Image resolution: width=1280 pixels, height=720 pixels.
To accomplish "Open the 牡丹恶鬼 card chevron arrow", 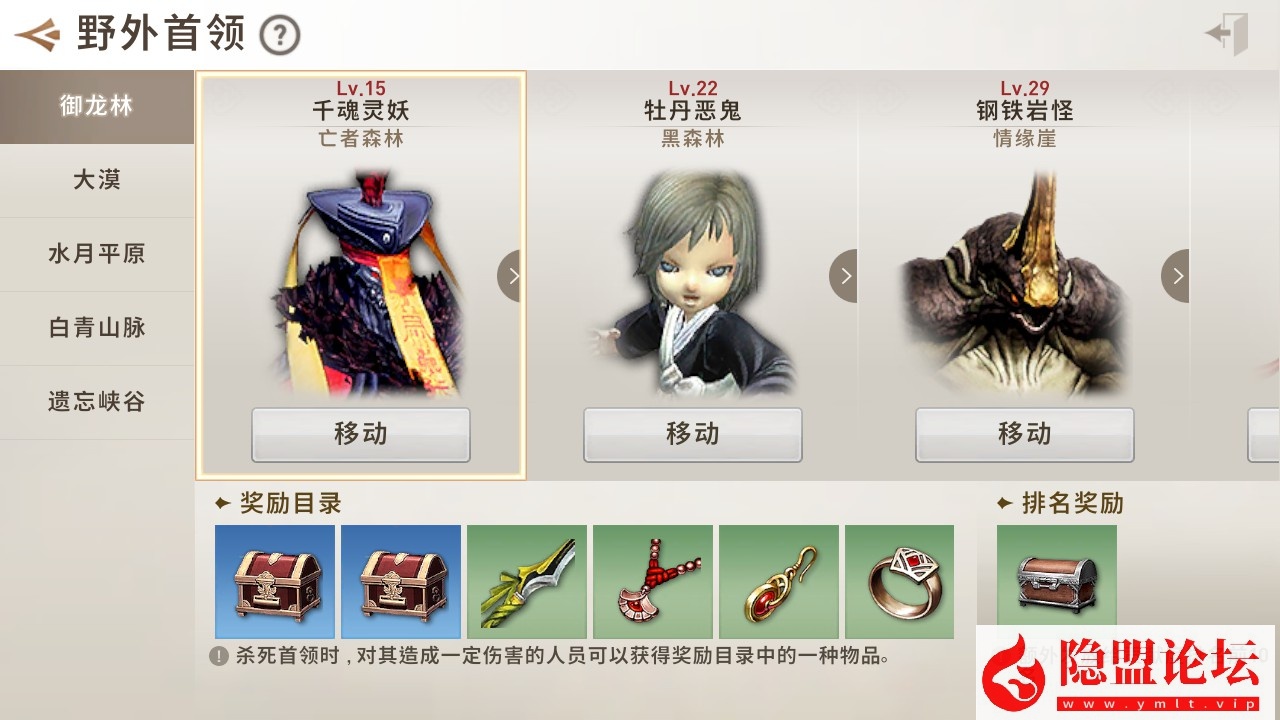I will [x=845, y=275].
